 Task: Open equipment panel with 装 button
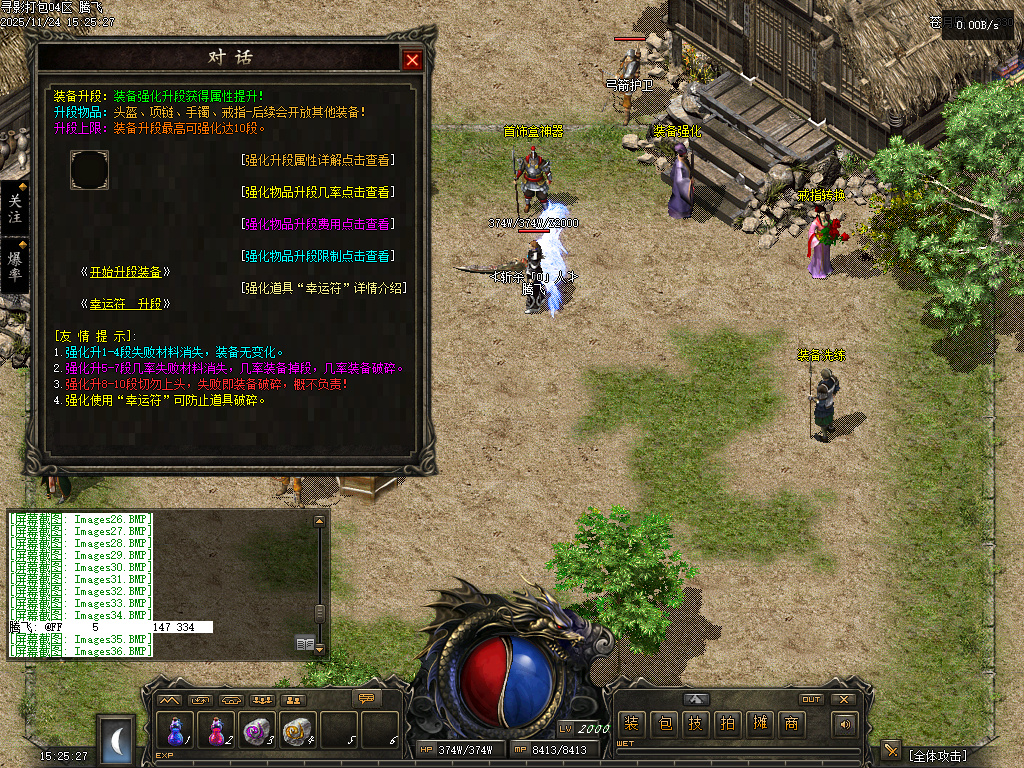631,724
